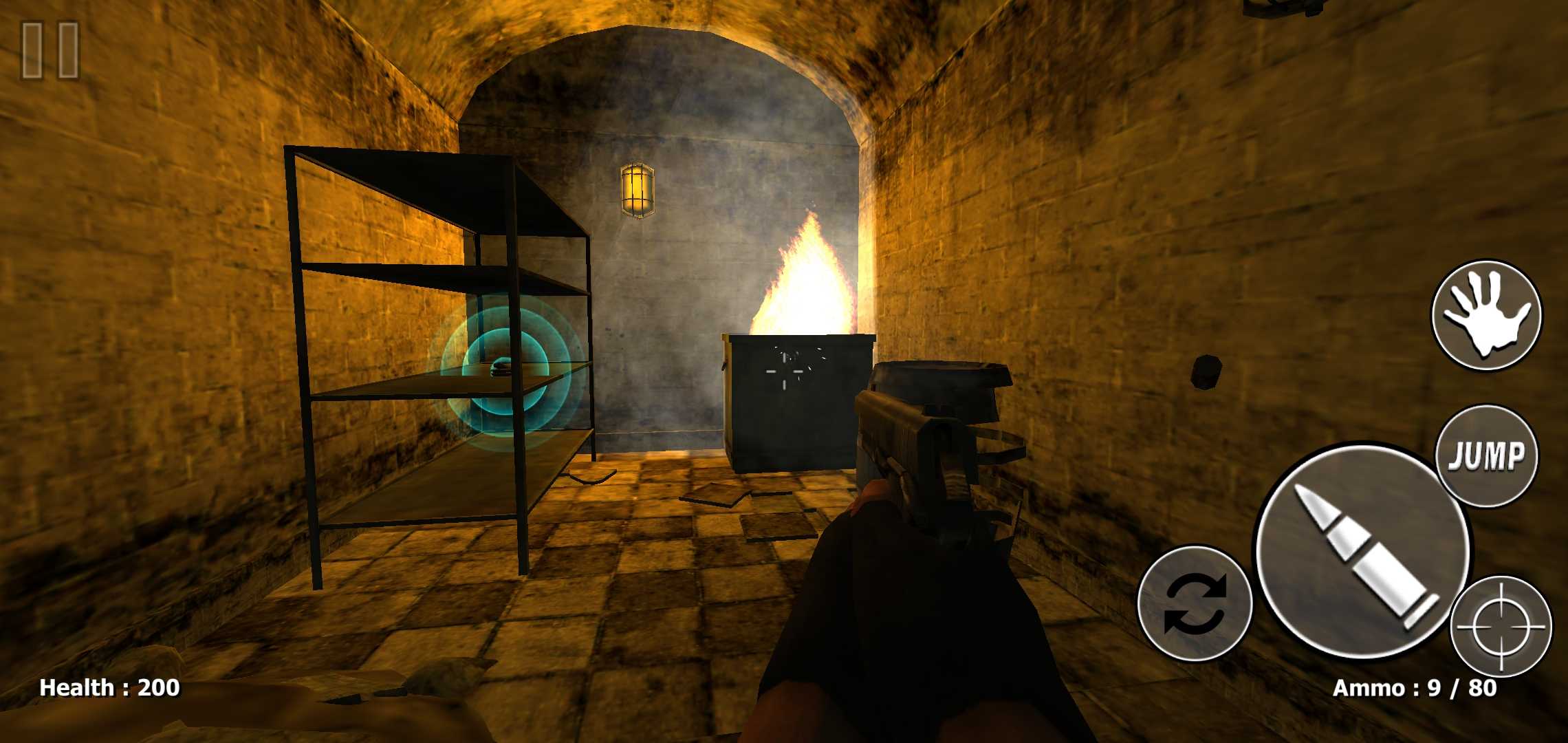This screenshot has width=1568, height=743.
Task: Tap the hand interact button
Action: pos(1486,315)
